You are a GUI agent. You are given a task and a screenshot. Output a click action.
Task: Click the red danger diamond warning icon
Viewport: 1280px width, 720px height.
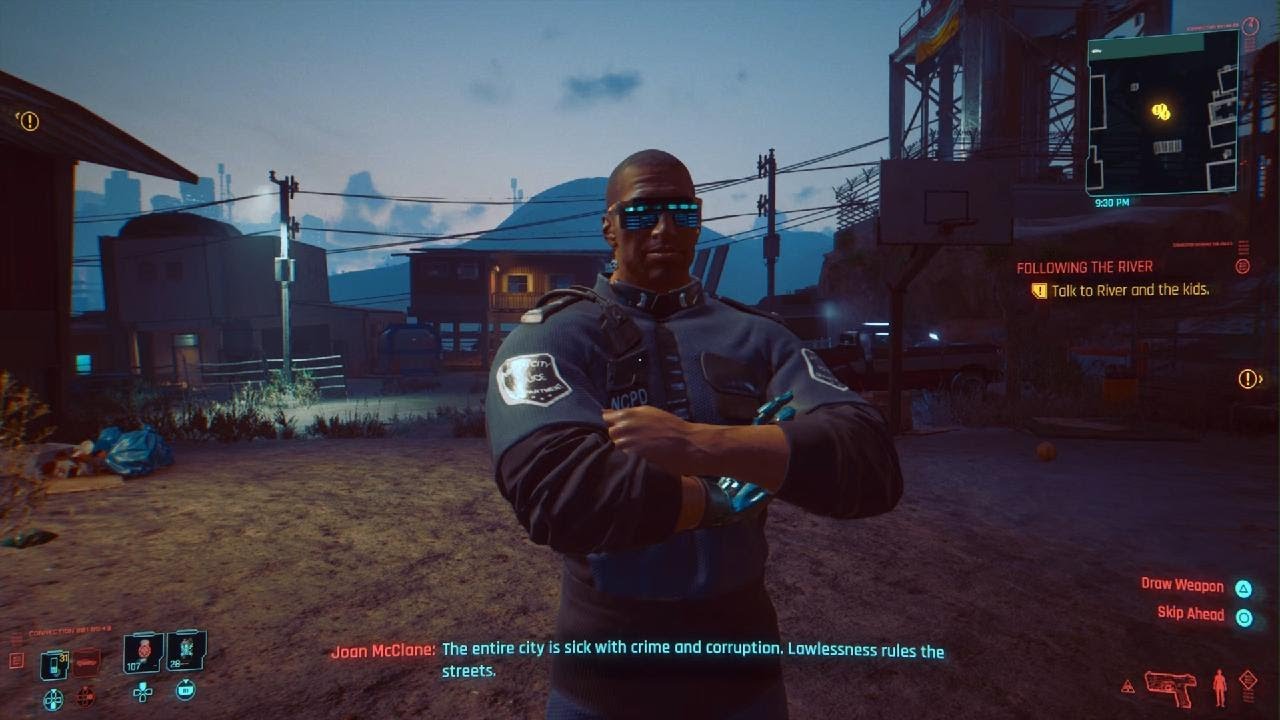click(x=1248, y=679)
